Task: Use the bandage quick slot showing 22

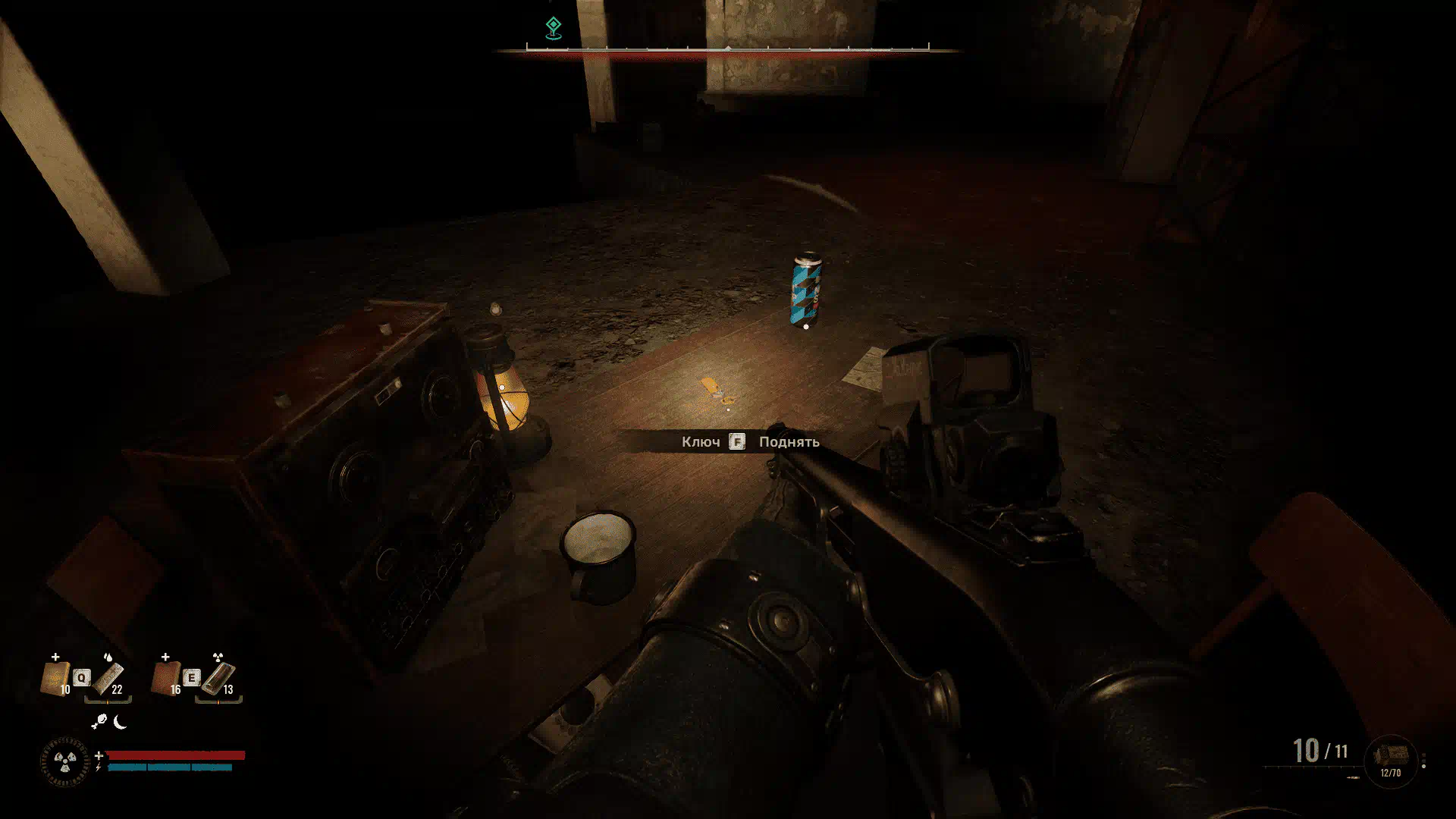Action: pyautogui.click(x=108, y=678)
